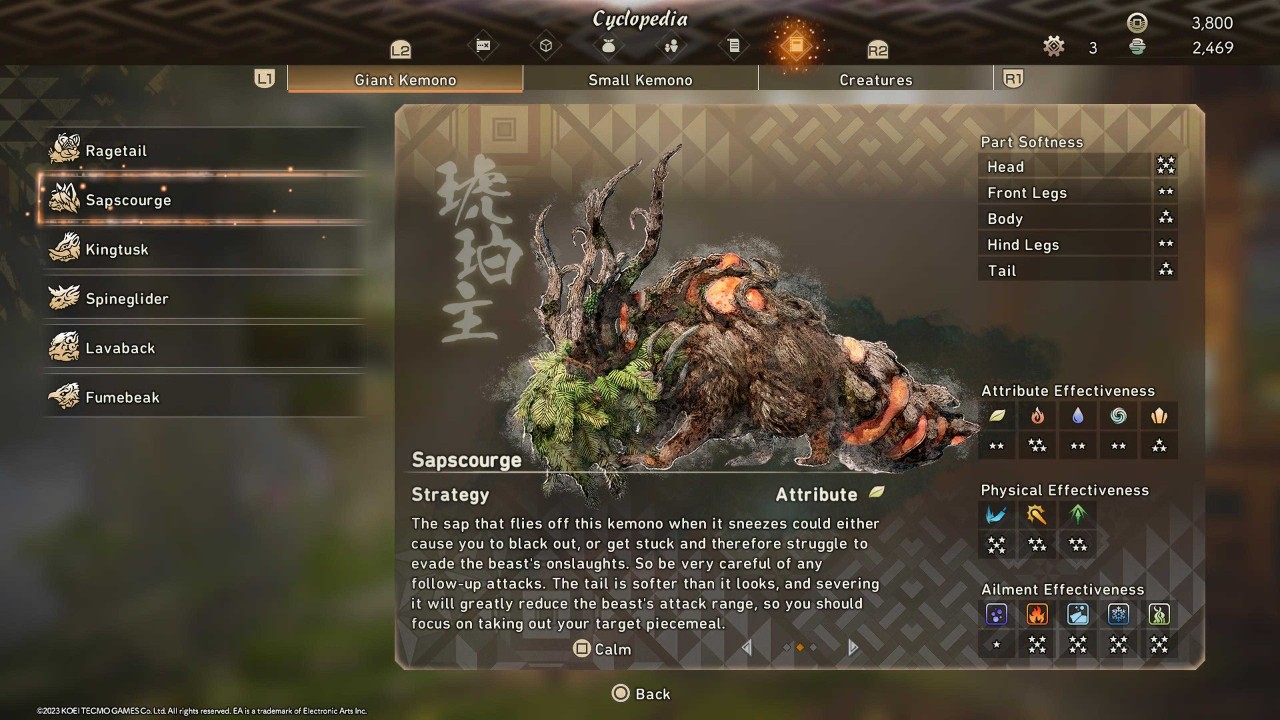The height and width of the screenshot is (720, 1280).
Task: Select the two-people icon menu section
Action: pos(671,46)
